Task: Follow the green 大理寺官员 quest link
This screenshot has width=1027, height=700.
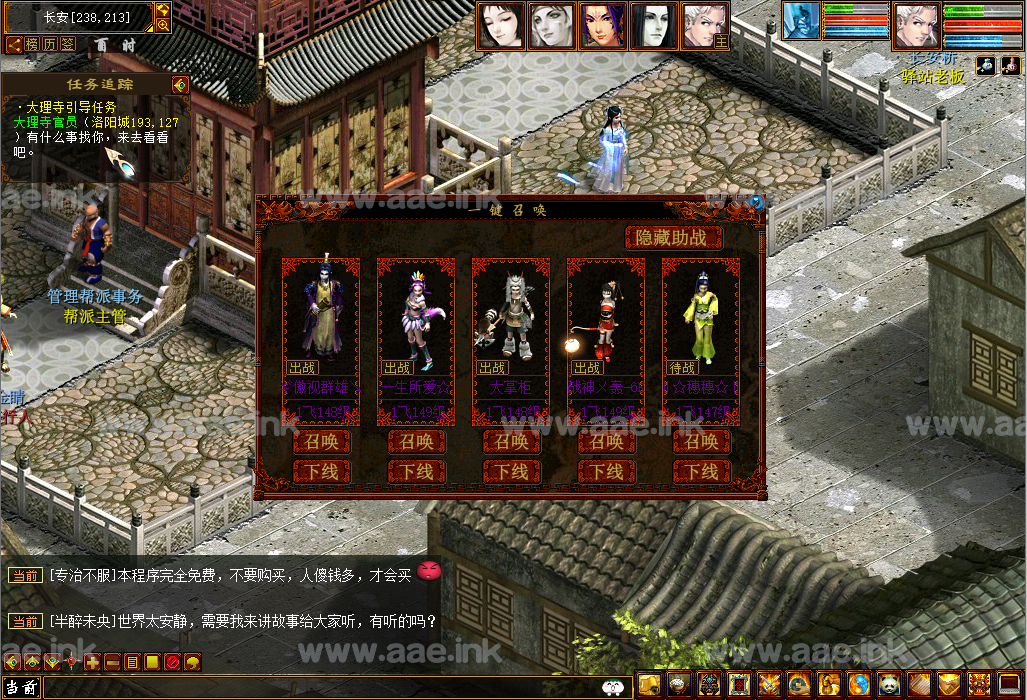Action: (x=53, y=122)
